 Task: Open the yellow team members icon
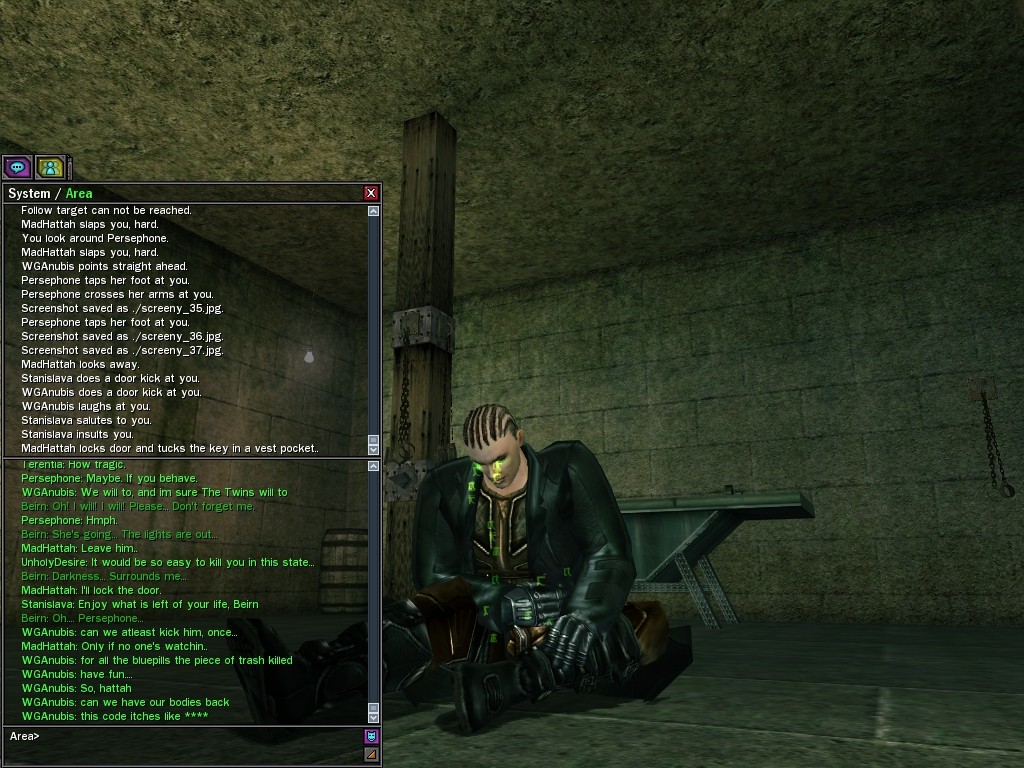click(50, 167)
